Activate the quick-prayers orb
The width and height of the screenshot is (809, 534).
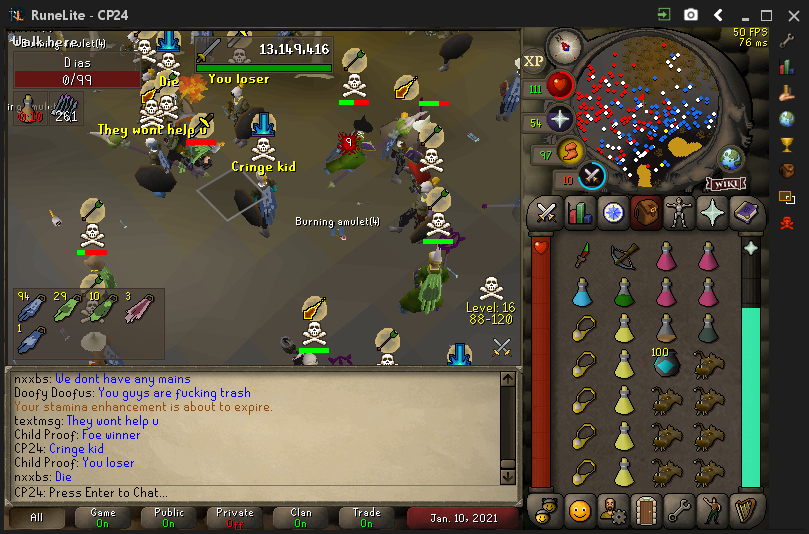[559, 119]
